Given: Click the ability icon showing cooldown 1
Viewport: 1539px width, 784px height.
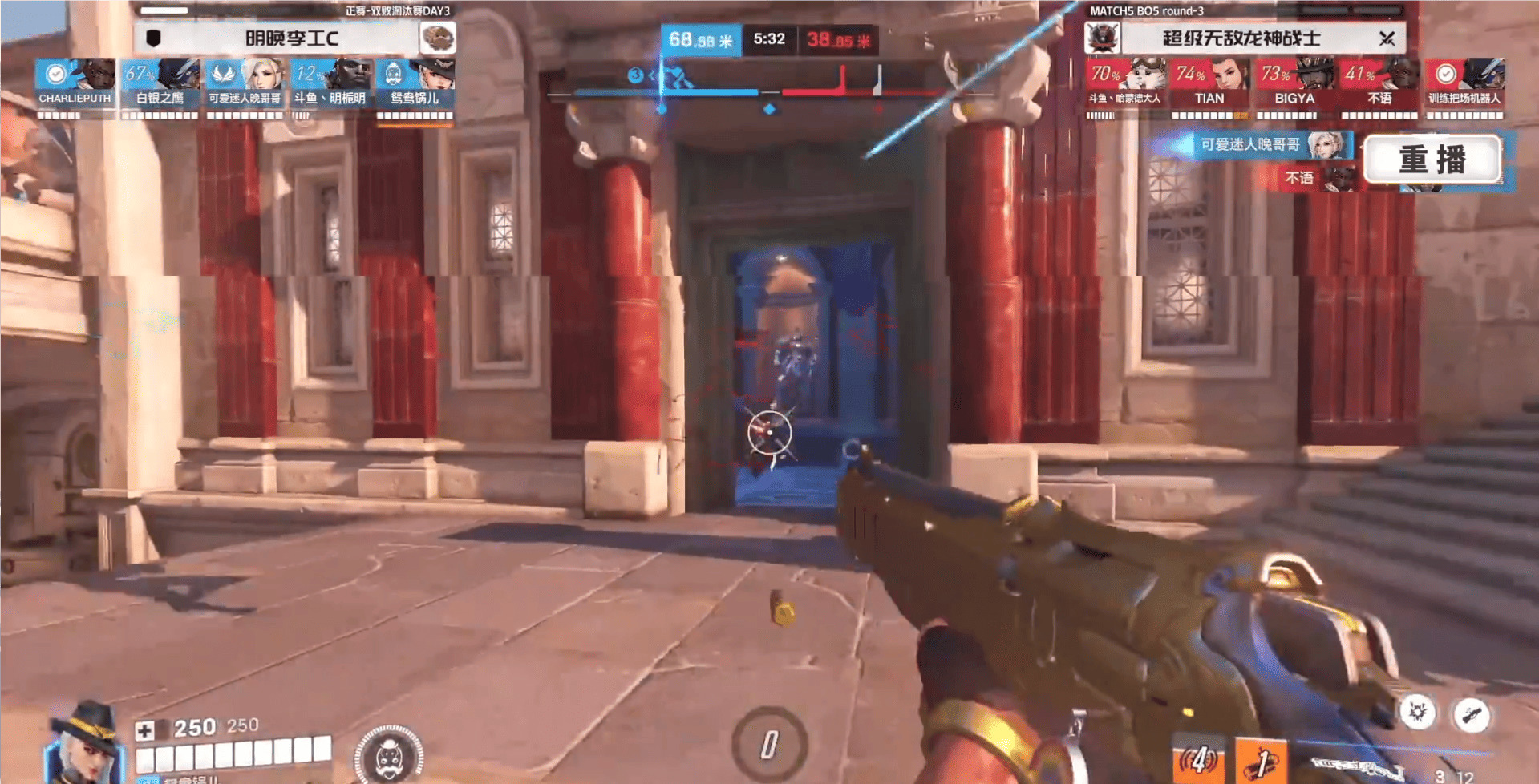Looking at the screenshot, I should pyautogui.click(x=1261, y=760).
